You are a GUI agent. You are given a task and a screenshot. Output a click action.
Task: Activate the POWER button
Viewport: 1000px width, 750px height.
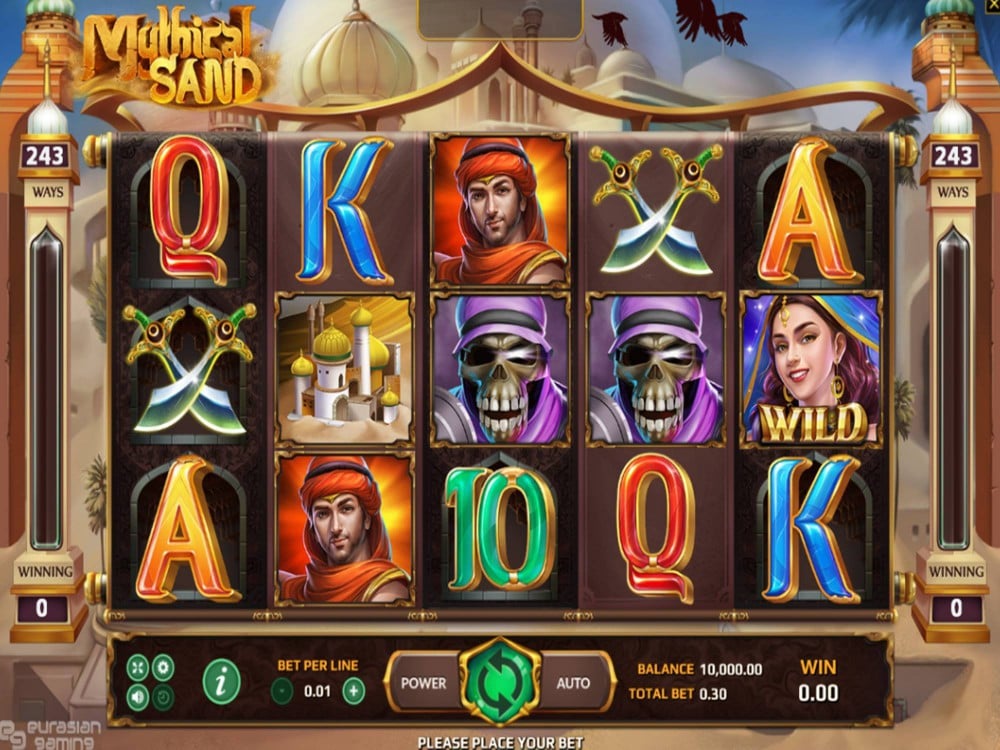(424, 683)
